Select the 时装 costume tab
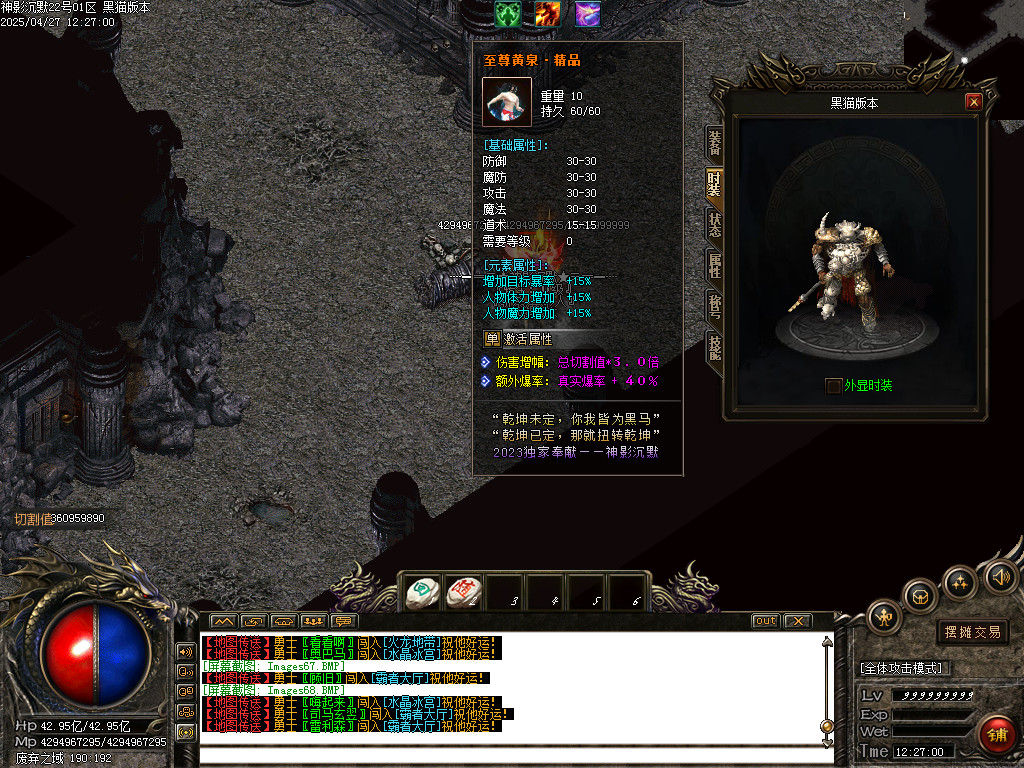This screenshot has height=768, width=1024. (x=714, y=183)
